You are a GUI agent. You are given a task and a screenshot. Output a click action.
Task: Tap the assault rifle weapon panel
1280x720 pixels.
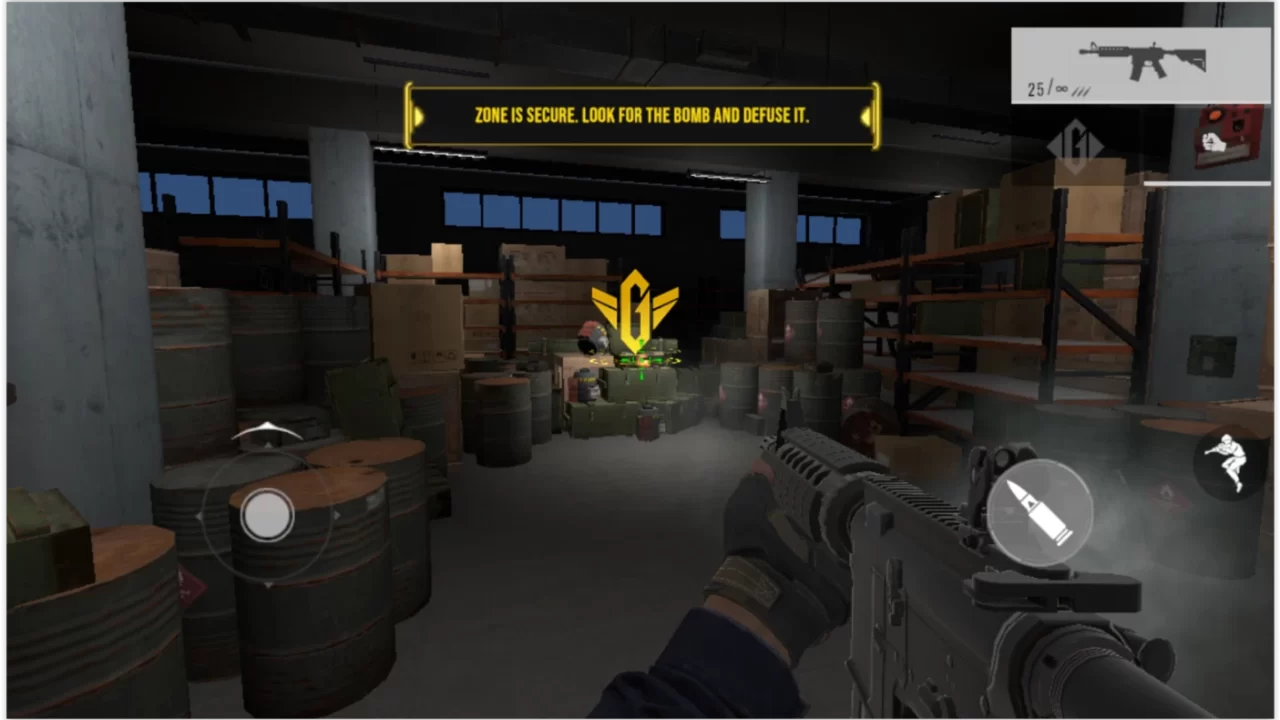pyautogui.click(x=1140, y=65)
